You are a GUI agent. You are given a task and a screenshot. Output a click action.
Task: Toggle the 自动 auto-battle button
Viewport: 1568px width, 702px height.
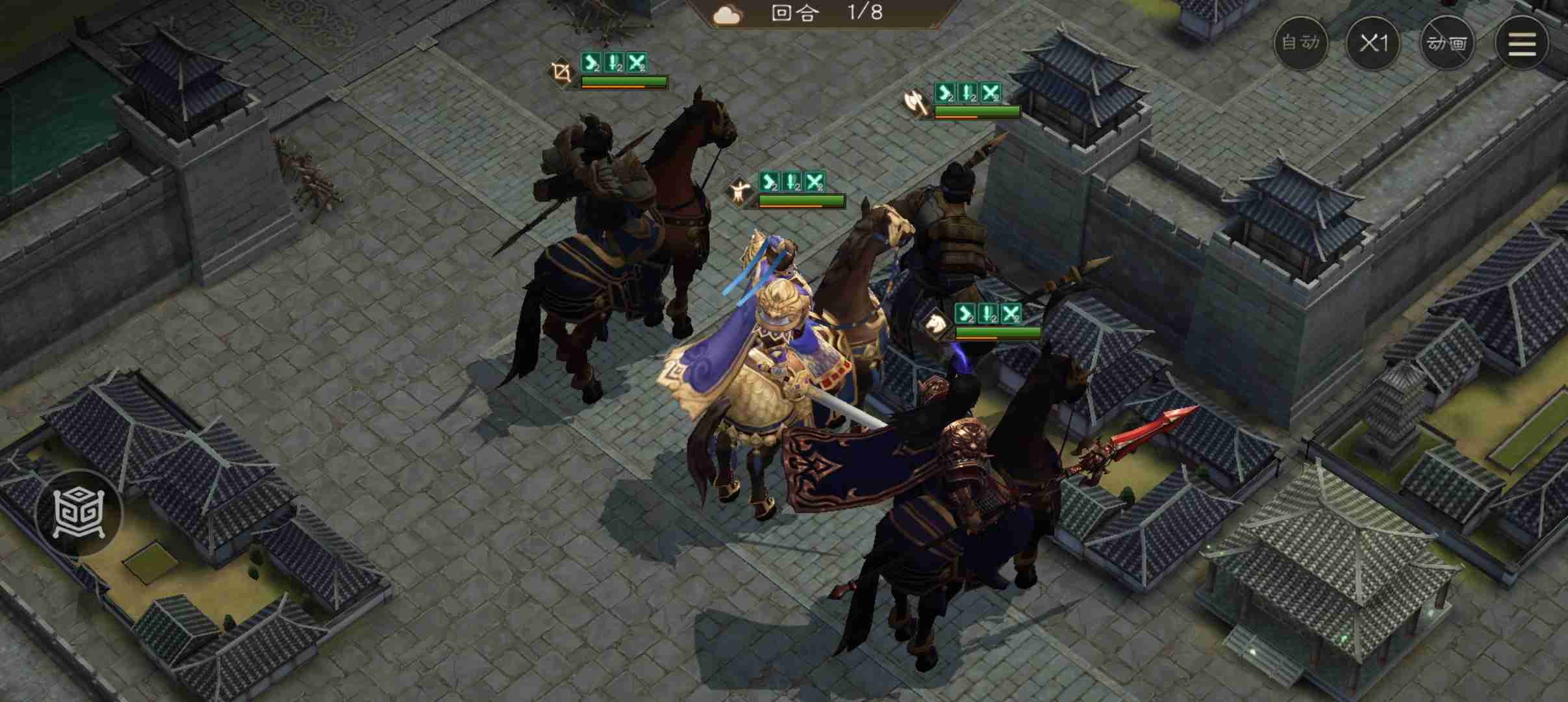pos(1301,43)
